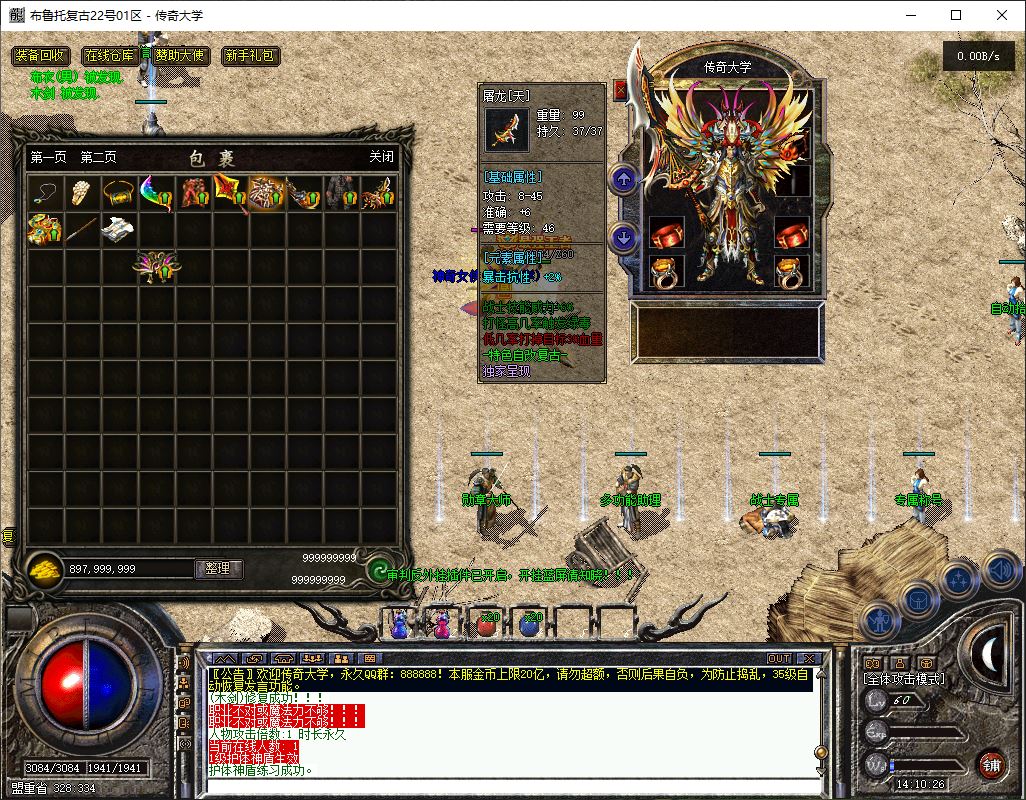
Task: Open the 装备回收 equipment recycle button
Action: pos(41,56)
